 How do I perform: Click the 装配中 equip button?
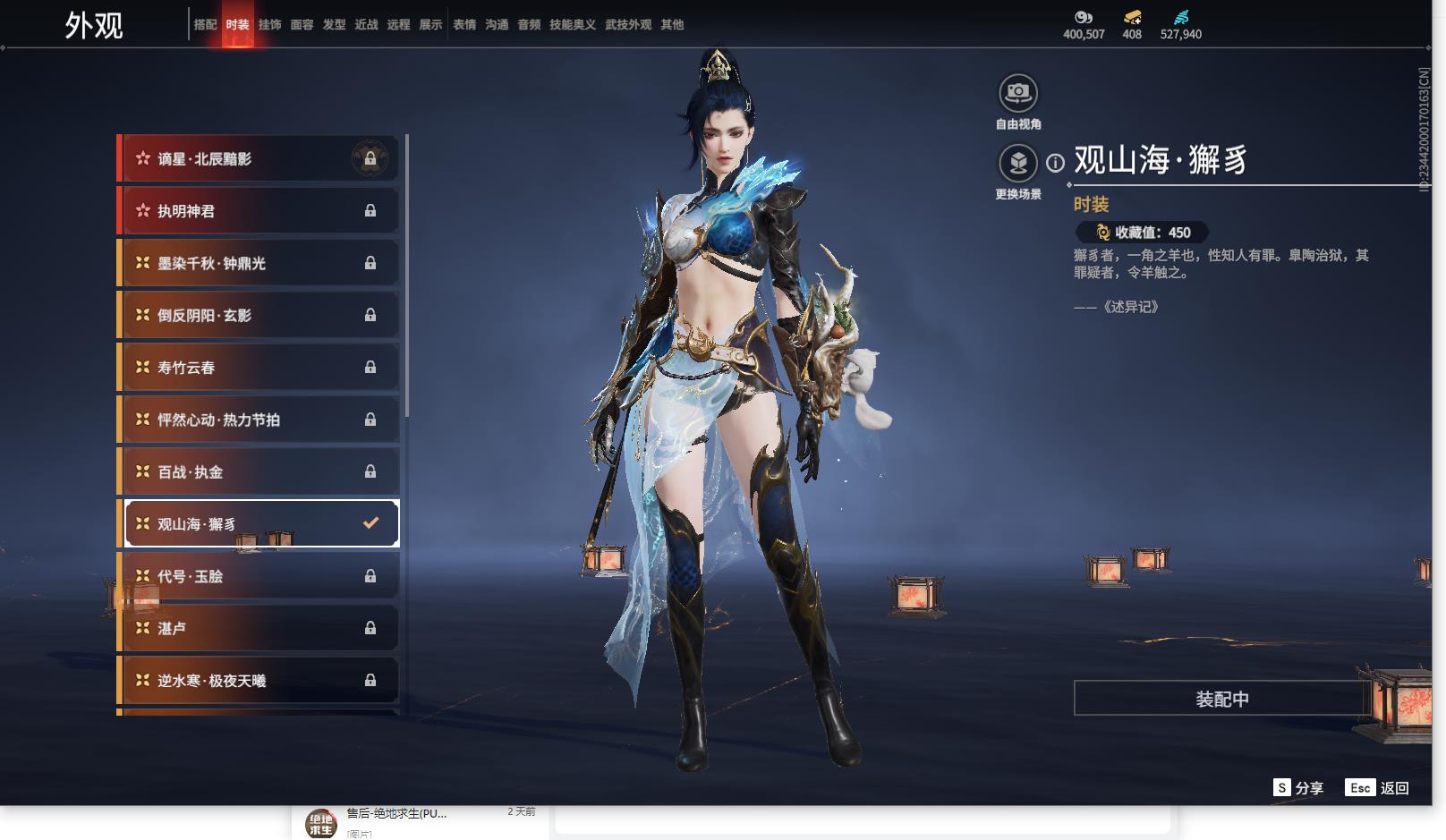point(1221,699)
